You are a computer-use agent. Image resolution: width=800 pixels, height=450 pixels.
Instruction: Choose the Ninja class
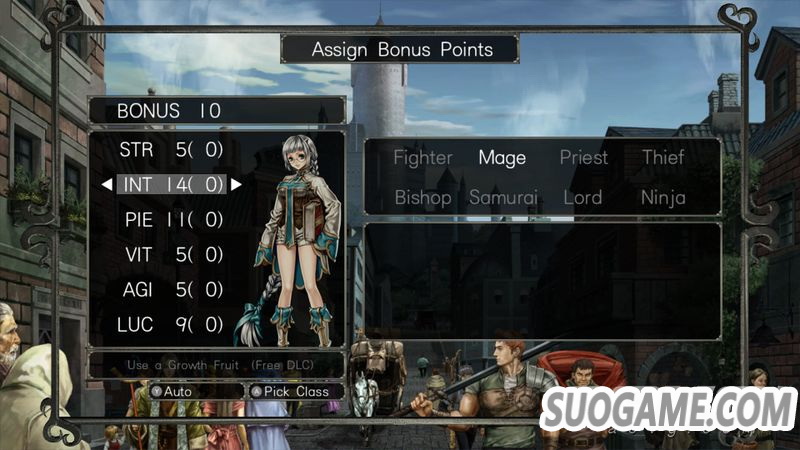663,197
